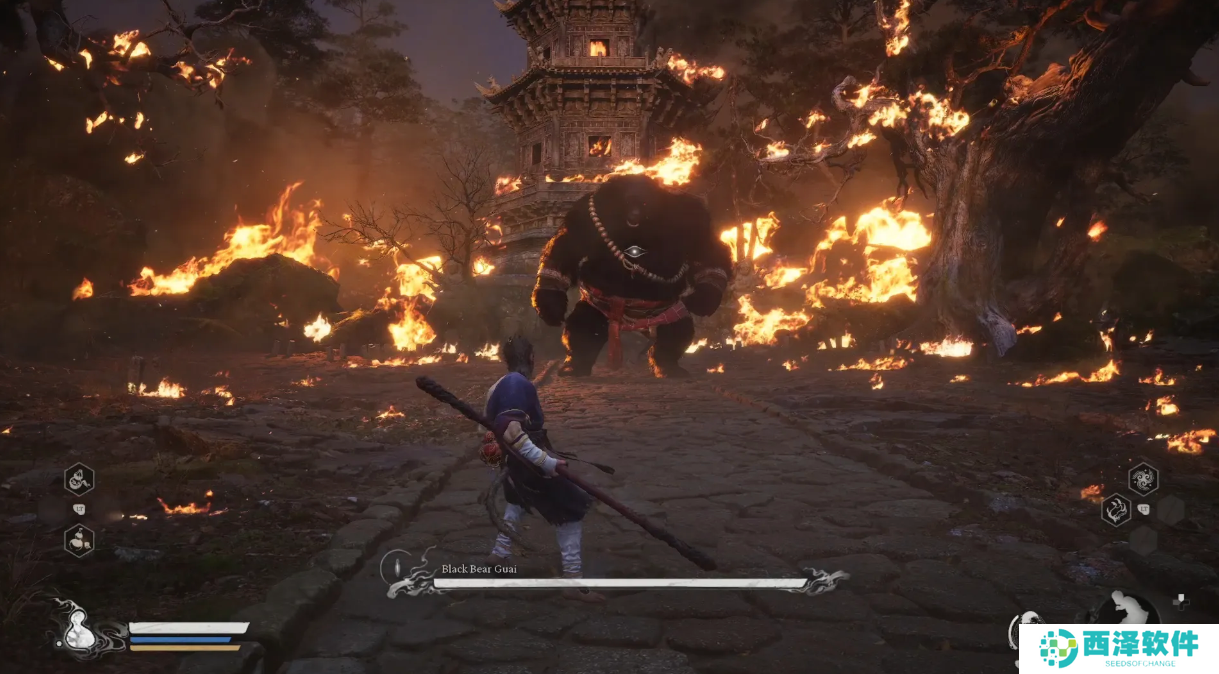The image size is (1219, 674).
Task: Activate the upper-left serpent hexagon ability
Action: (x=79, y=479)
